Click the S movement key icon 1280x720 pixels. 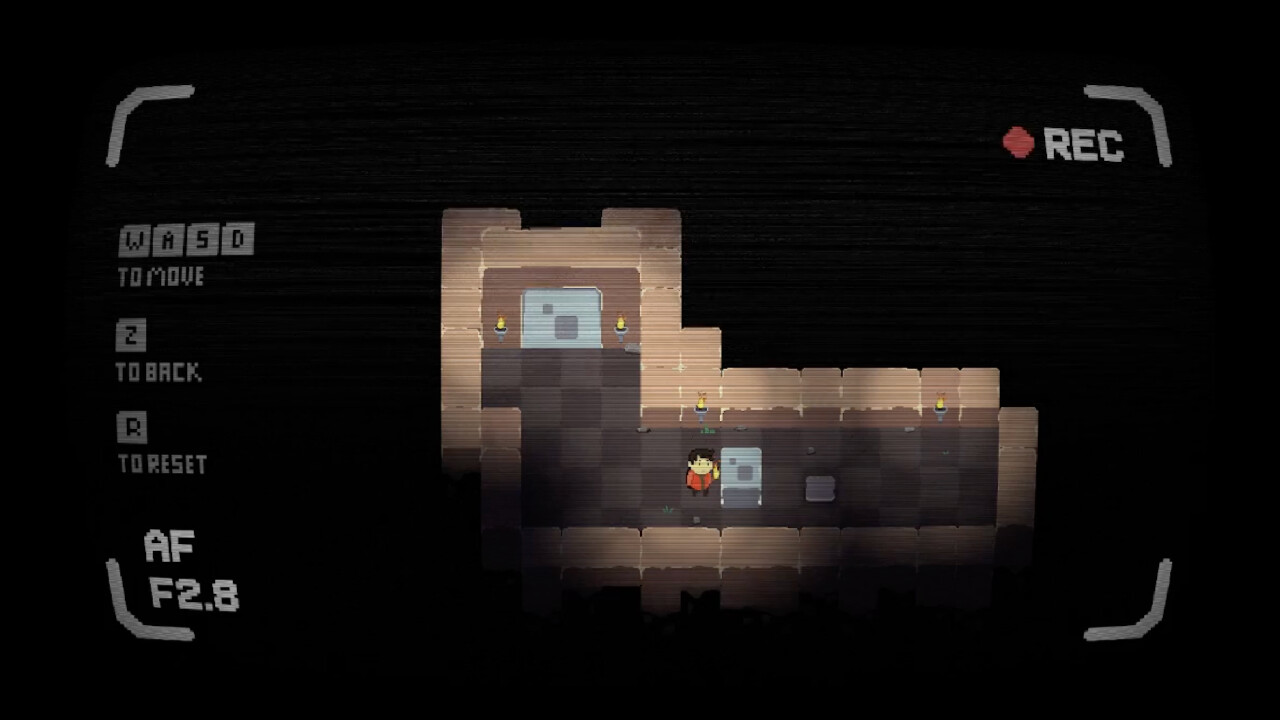tap(201, 240)
